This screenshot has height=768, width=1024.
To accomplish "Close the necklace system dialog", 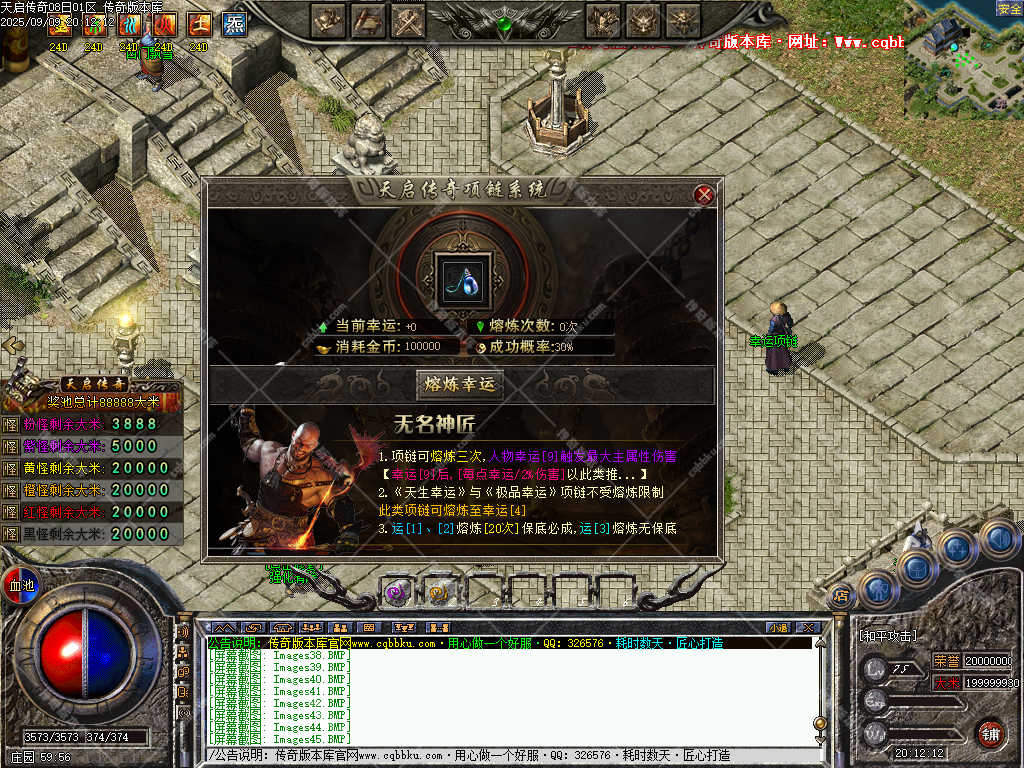I will pyautogui.click(x=704, y=195).
